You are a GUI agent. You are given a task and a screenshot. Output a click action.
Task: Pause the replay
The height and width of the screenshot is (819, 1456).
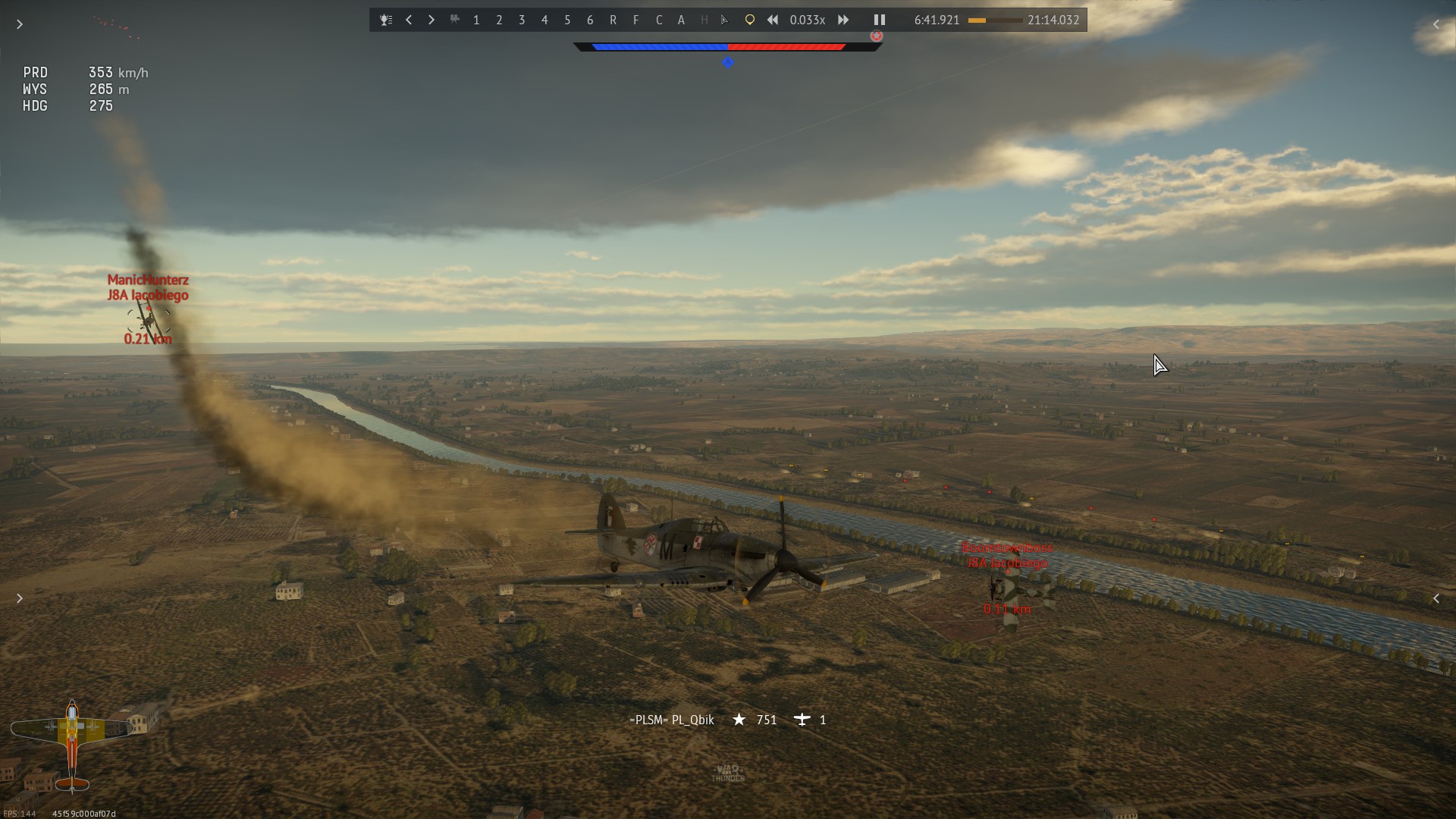tap(880, 20)
